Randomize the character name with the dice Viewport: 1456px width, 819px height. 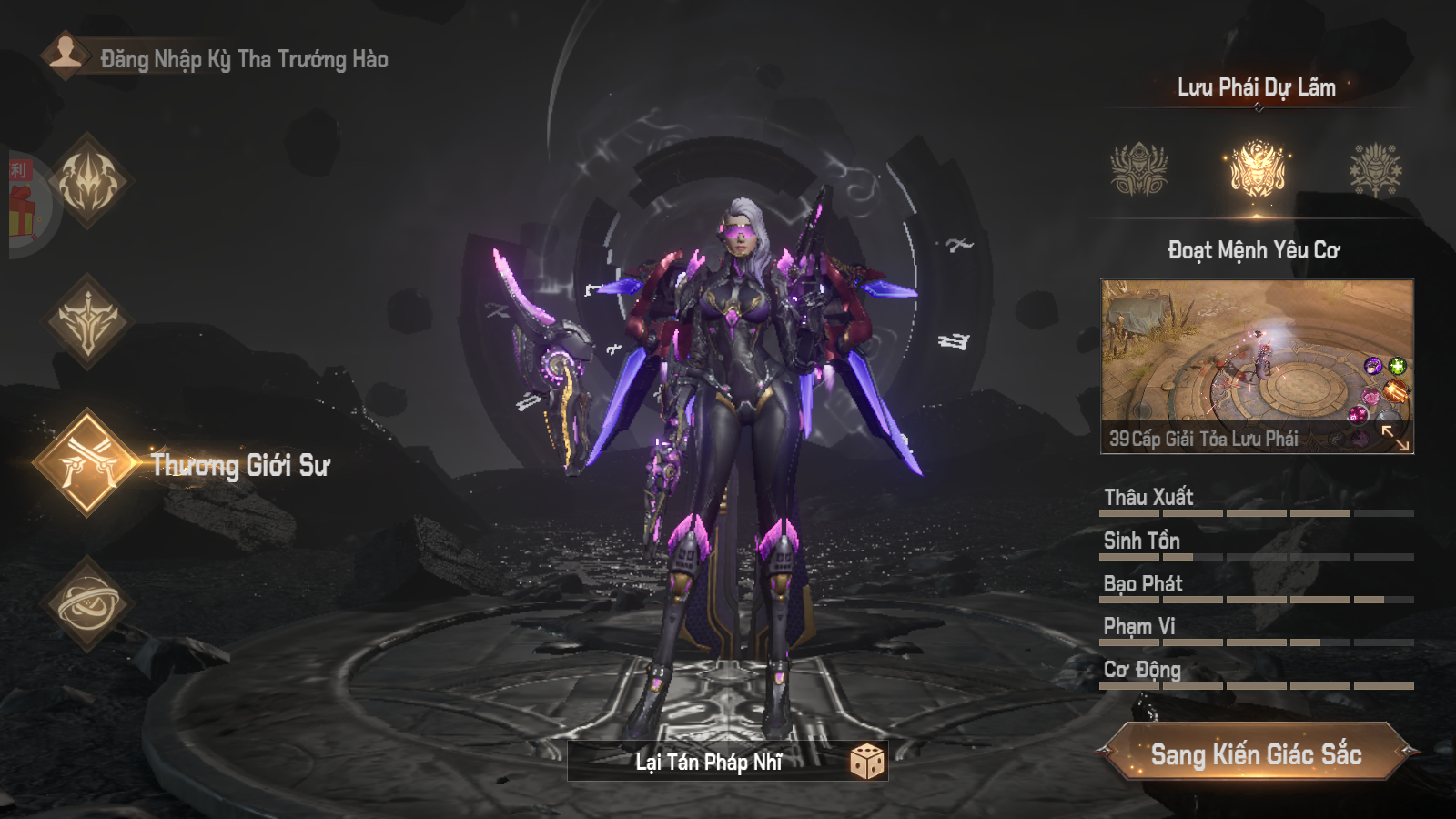point(866,761)
